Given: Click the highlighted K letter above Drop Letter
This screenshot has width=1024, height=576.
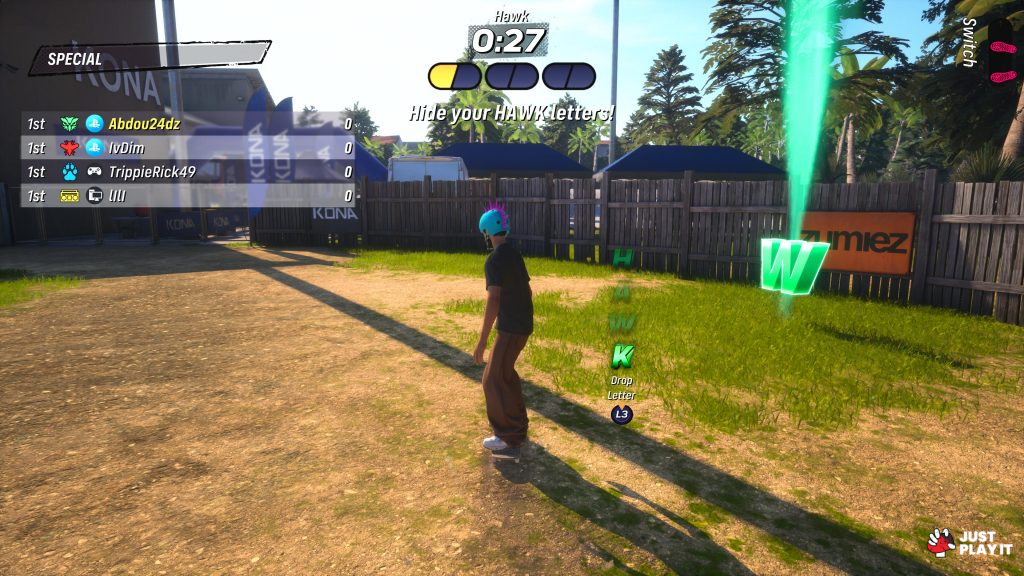Looking at the screenshot, I should tap(622, 354).
